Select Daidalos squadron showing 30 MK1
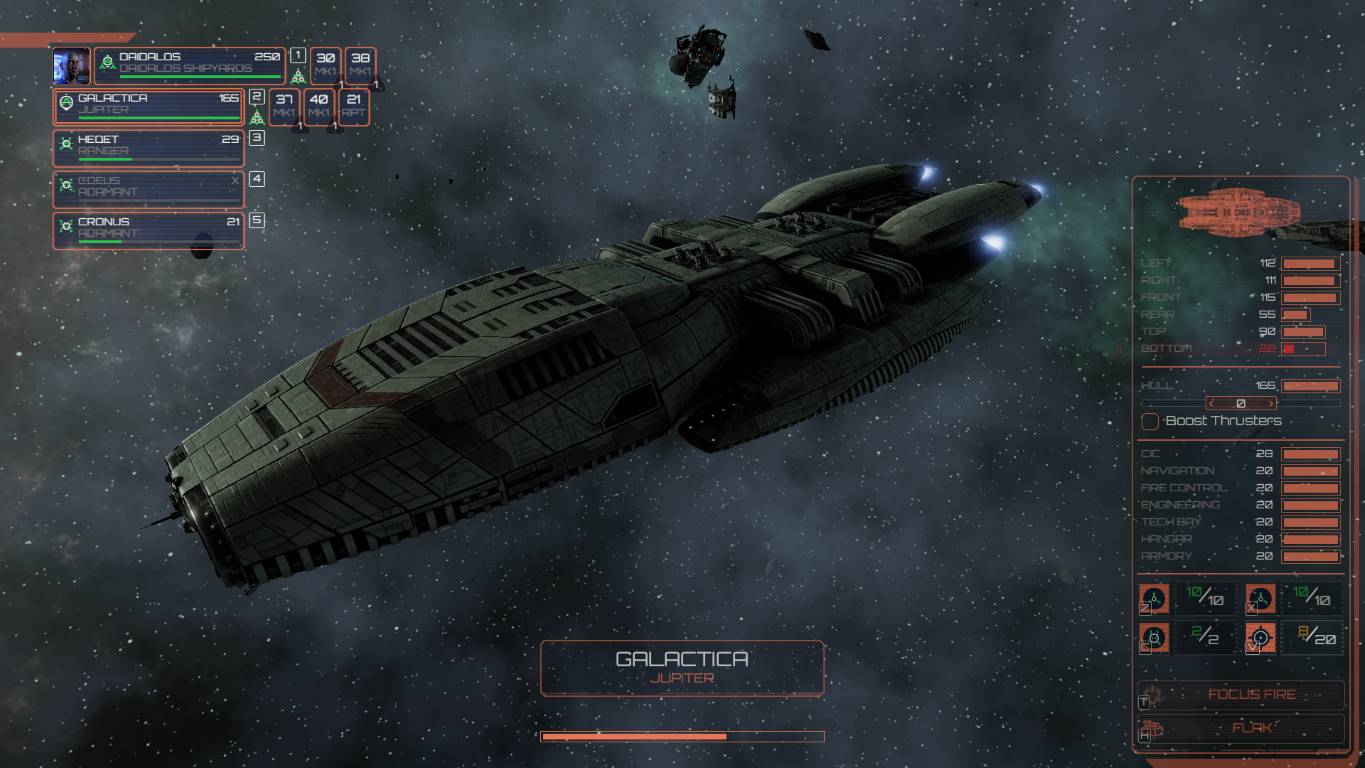 (325, 65)
